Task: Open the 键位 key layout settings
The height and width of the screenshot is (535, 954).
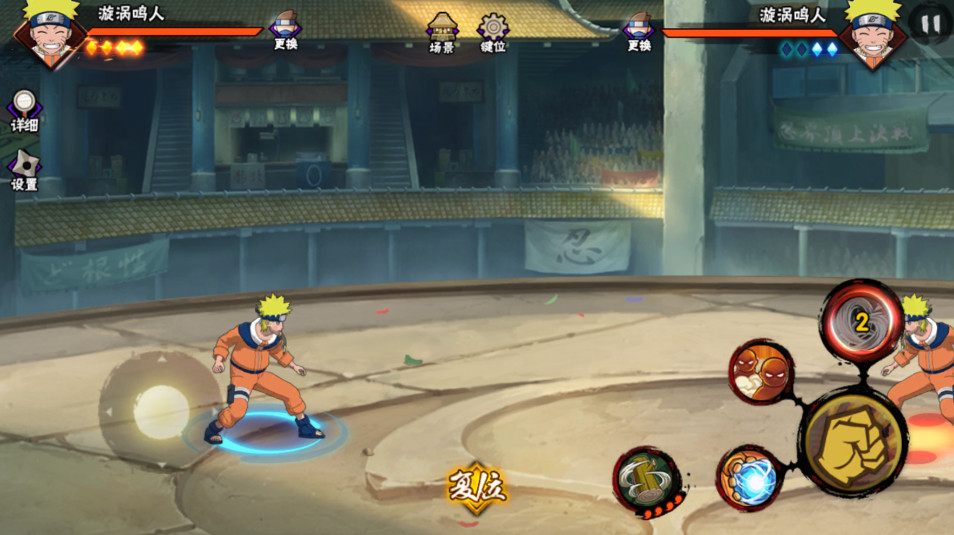Action: (x=493, y=32)
